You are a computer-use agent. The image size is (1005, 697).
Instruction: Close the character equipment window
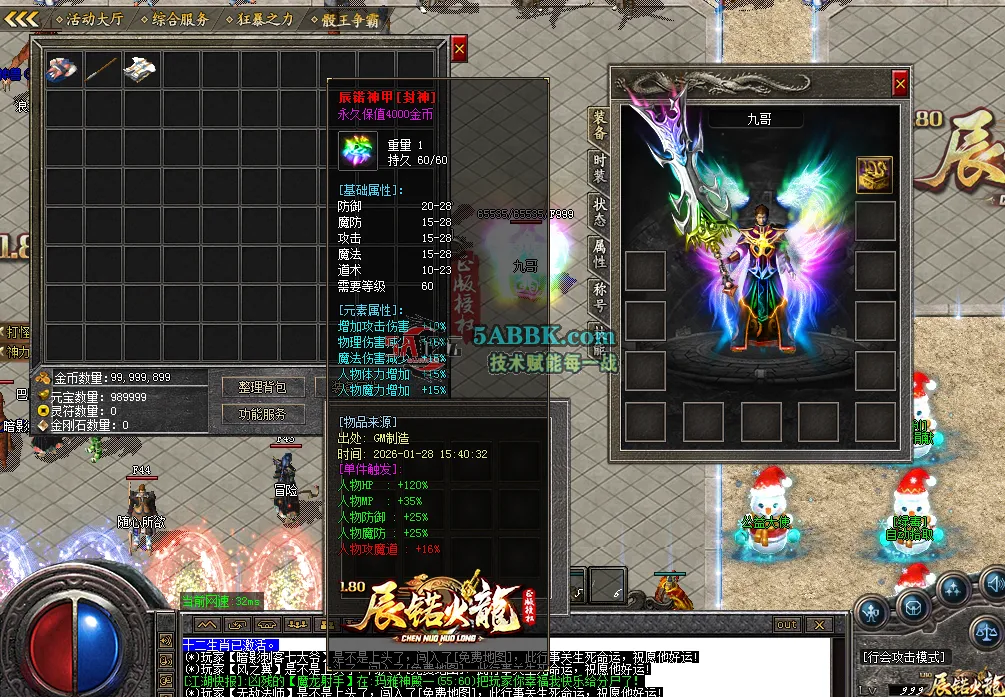click(x=900, y=83)
